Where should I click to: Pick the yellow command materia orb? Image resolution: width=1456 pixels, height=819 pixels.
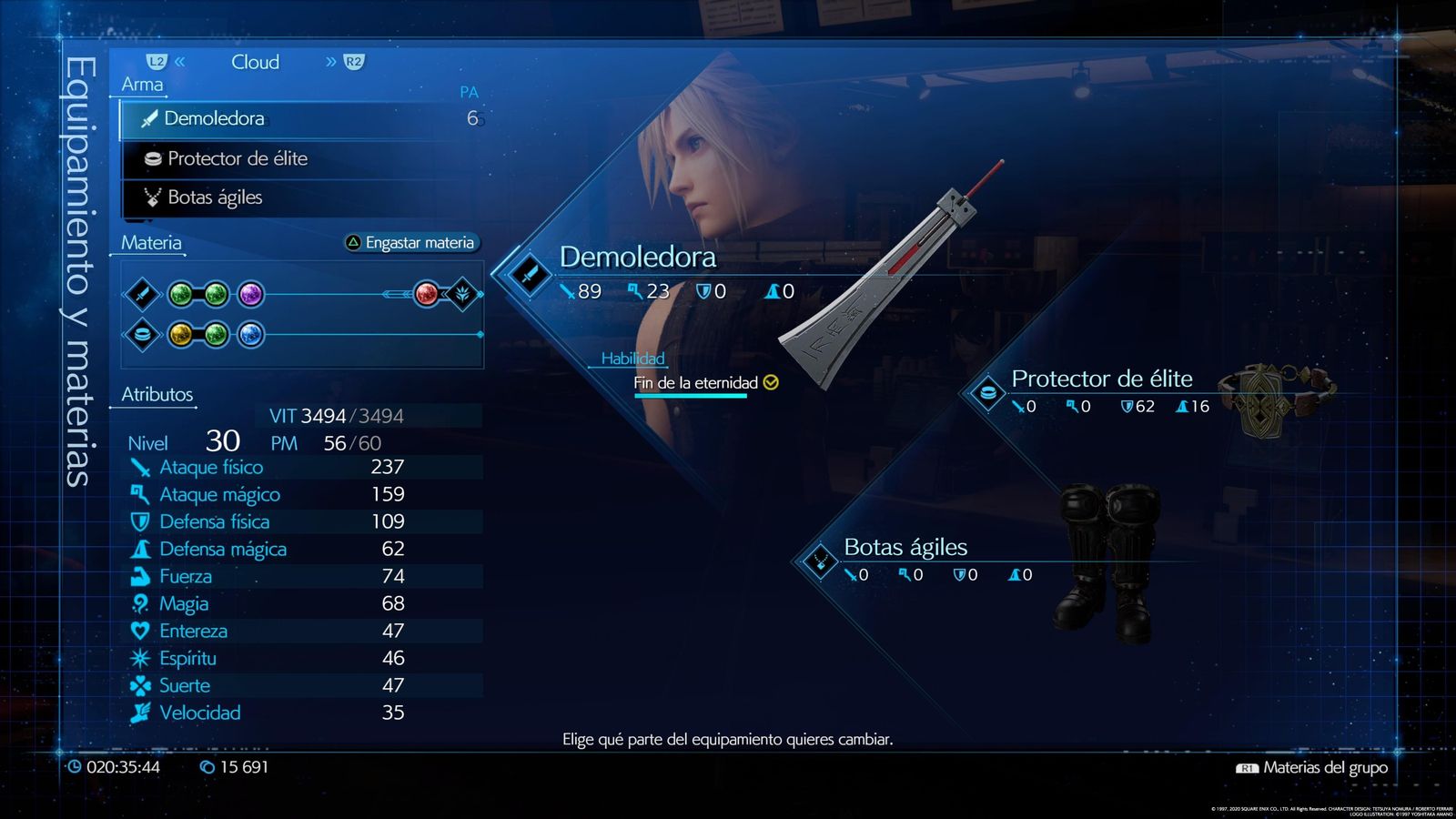pyautogui.click(x=180, y=335)
